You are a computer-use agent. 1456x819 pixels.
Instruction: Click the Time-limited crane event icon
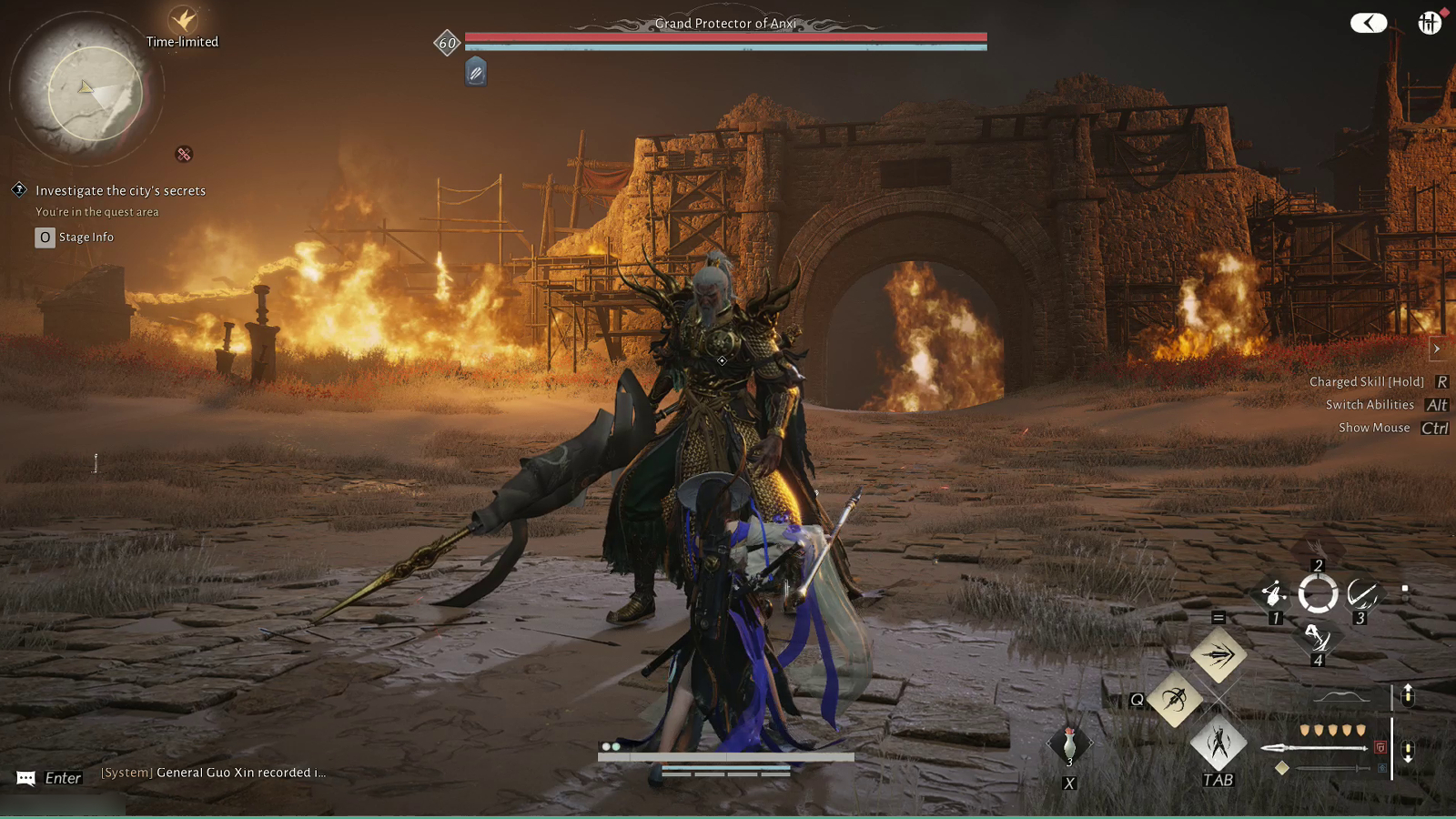[x=183, y=20]
